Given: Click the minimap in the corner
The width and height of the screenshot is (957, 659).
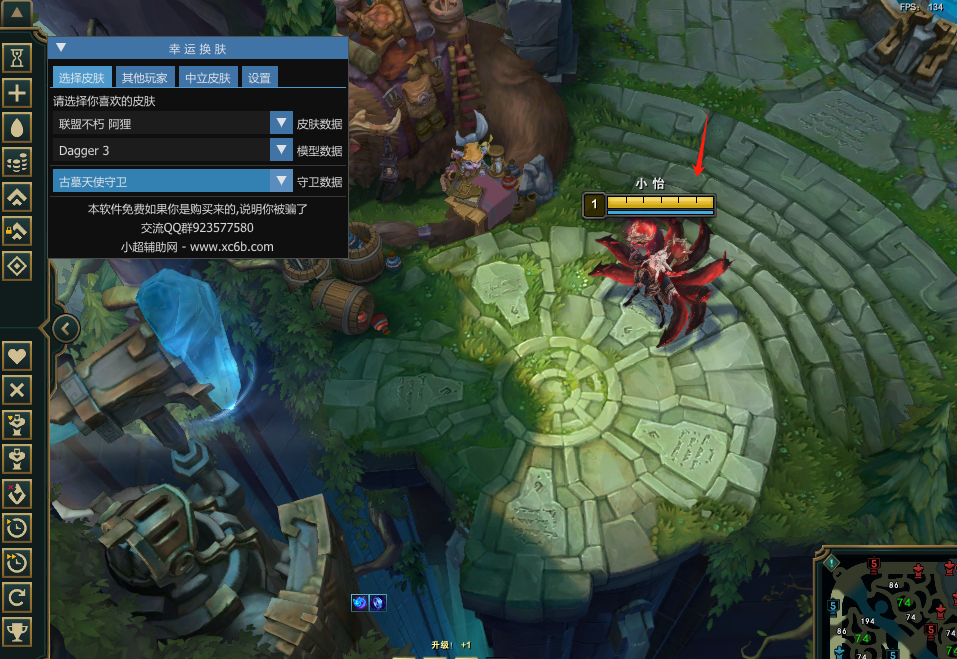Looking at the screenshot, I should click(890, 605).
